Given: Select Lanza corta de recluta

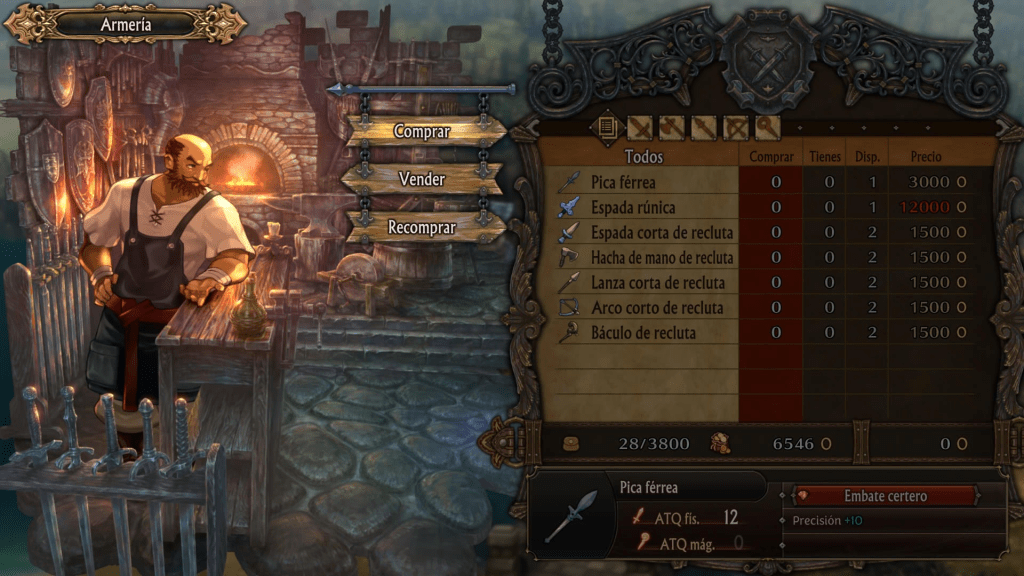Looking at the screenshot, I should coord(657,282).
